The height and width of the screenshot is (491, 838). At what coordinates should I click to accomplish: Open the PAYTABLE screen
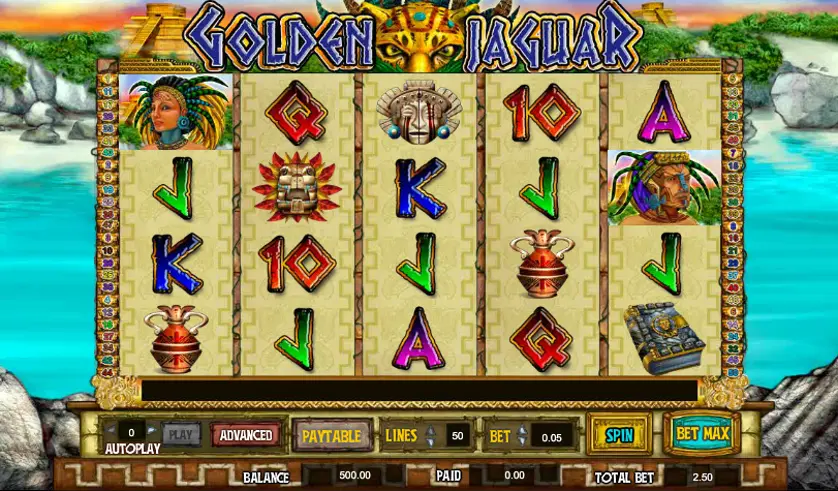tap(333, 436)
